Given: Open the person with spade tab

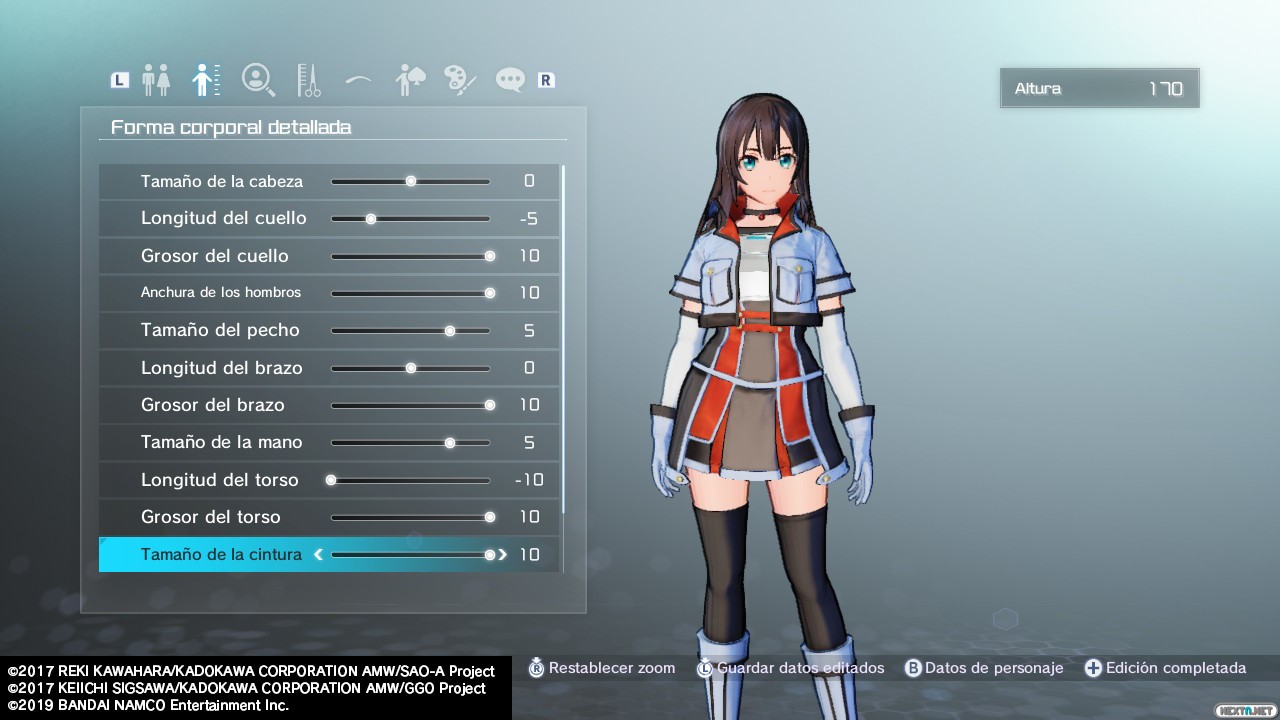Looking at the screenshot, I should pyautogui.click(x=410, y=80).
